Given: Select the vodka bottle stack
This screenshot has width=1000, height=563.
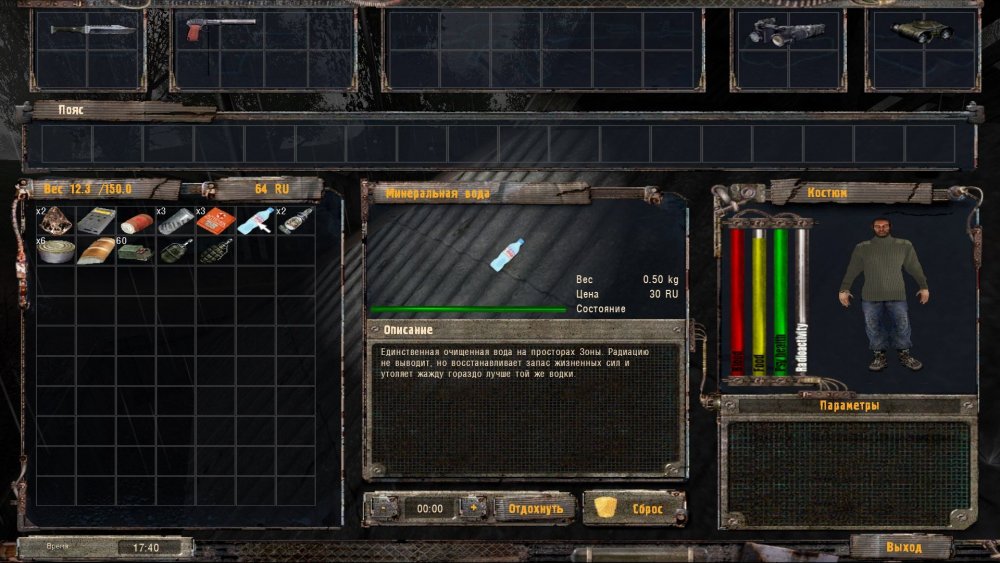Looking at the screenshot, I should click(294, 221).
